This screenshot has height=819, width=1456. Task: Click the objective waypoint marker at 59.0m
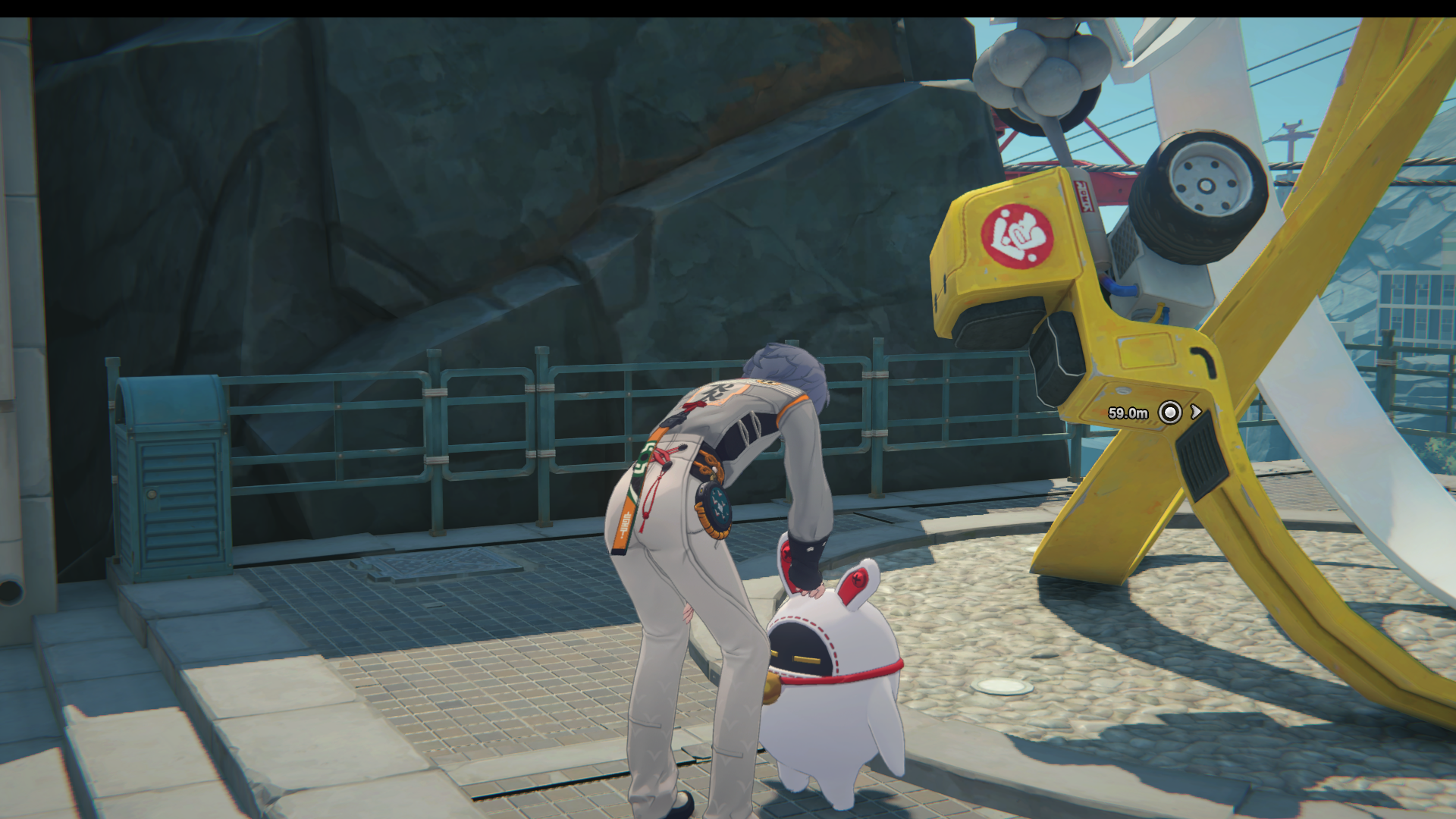pyautogui.click(x=1170, y=413)
